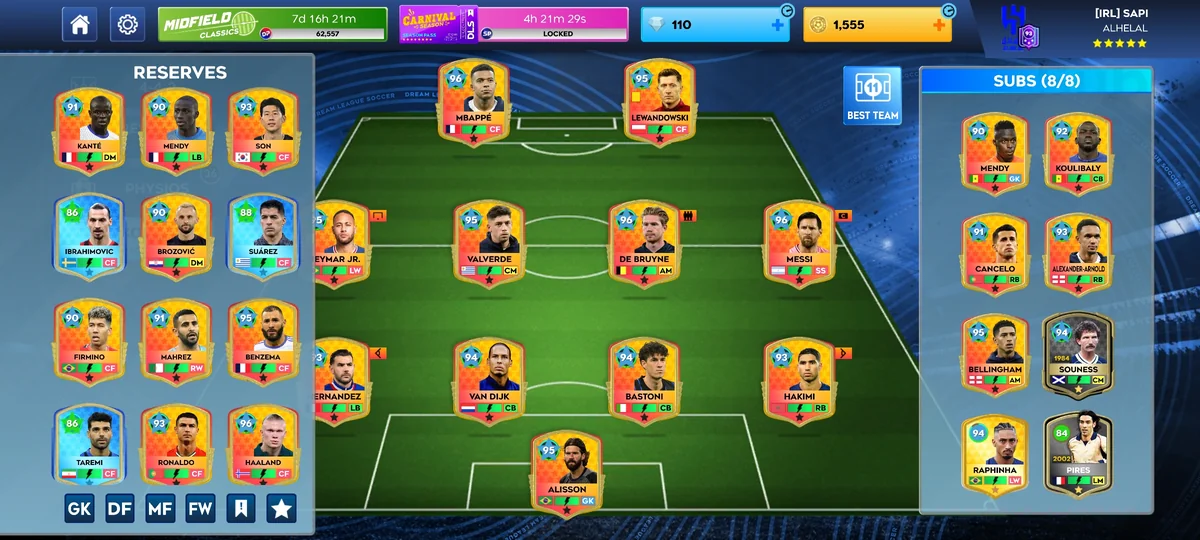Buy more gold coins with the plus

[x=939, y=25]
